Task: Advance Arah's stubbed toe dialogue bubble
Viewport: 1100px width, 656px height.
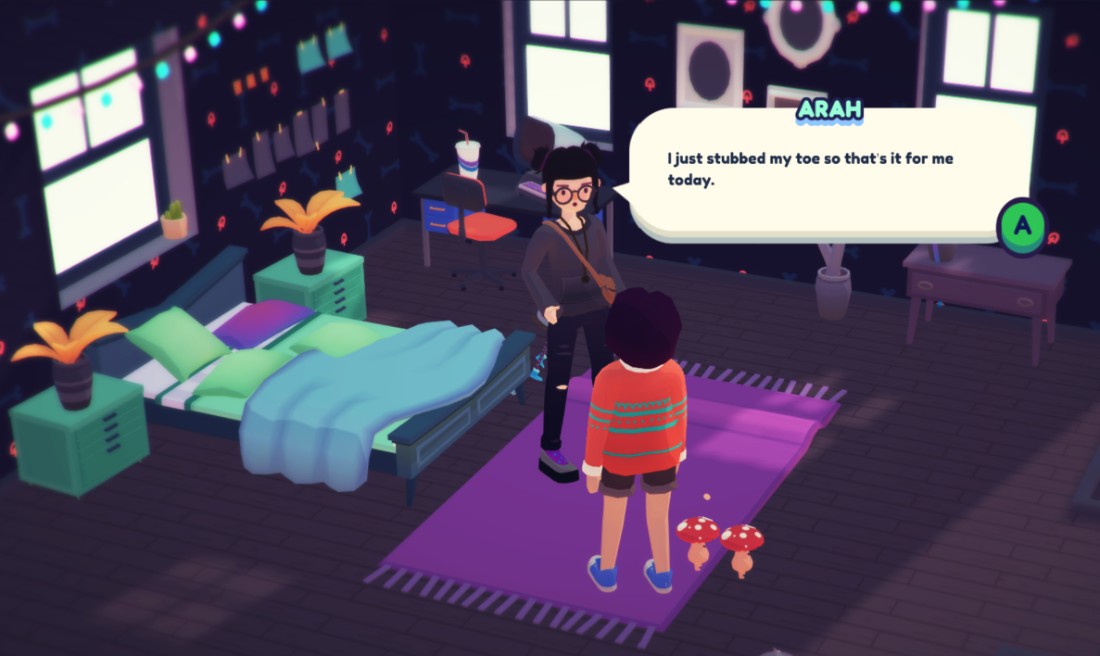Action: pyautogui.click(x=1021, y=226)
